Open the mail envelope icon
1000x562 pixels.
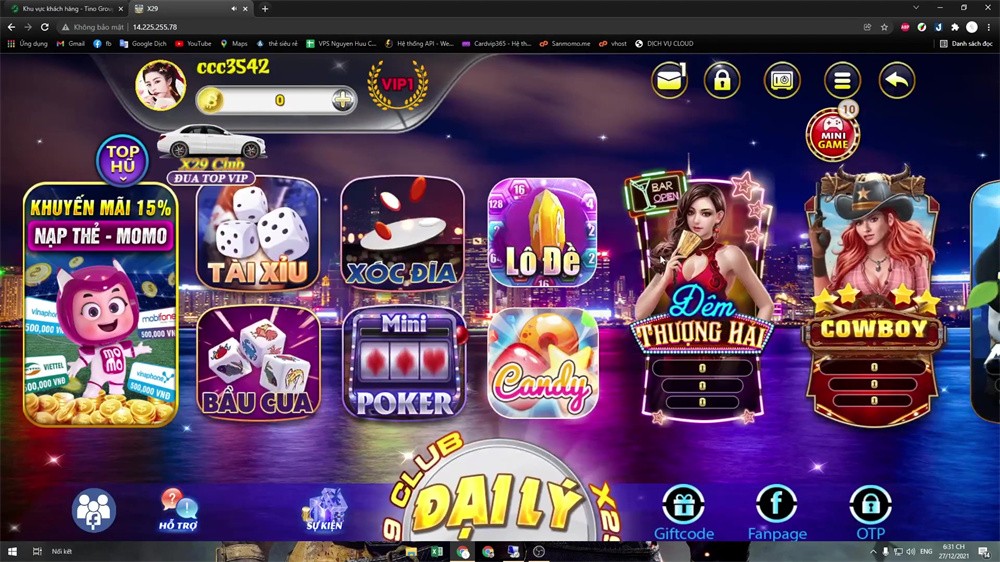tap(670, 80)
